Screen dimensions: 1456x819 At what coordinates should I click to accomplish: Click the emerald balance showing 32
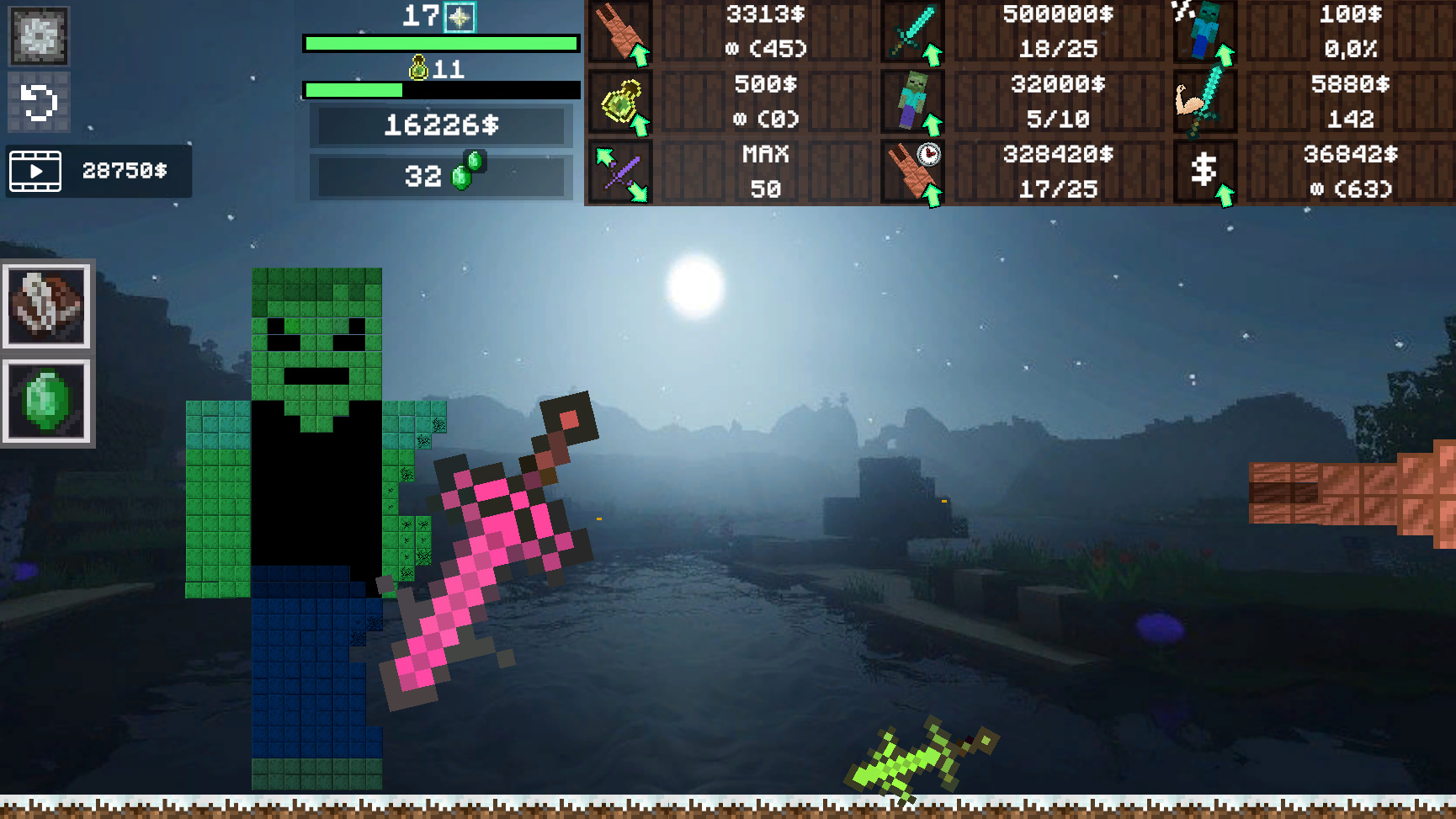(x=441, y=177)
